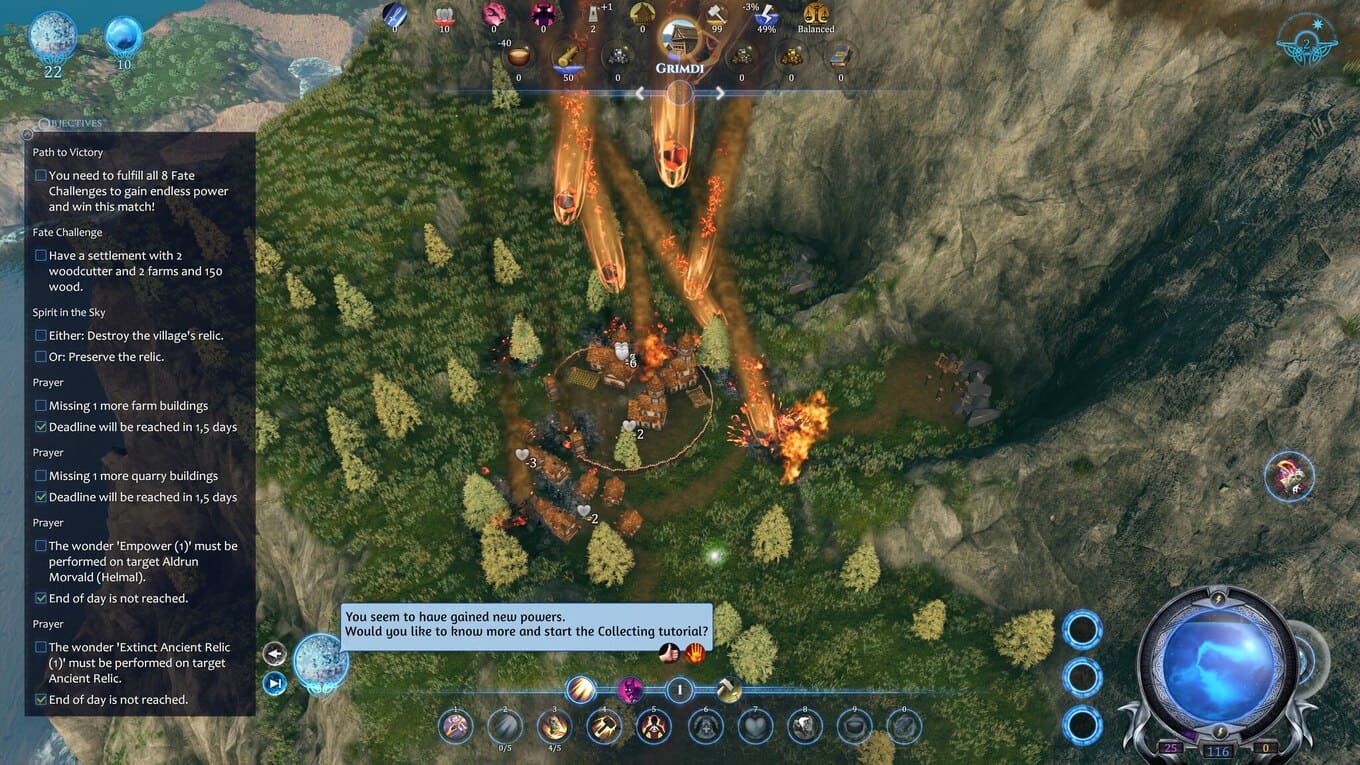The height and width of the screenshot is (765, 1360).
Task: Select the previous settlement arrow
Action: 640,94
